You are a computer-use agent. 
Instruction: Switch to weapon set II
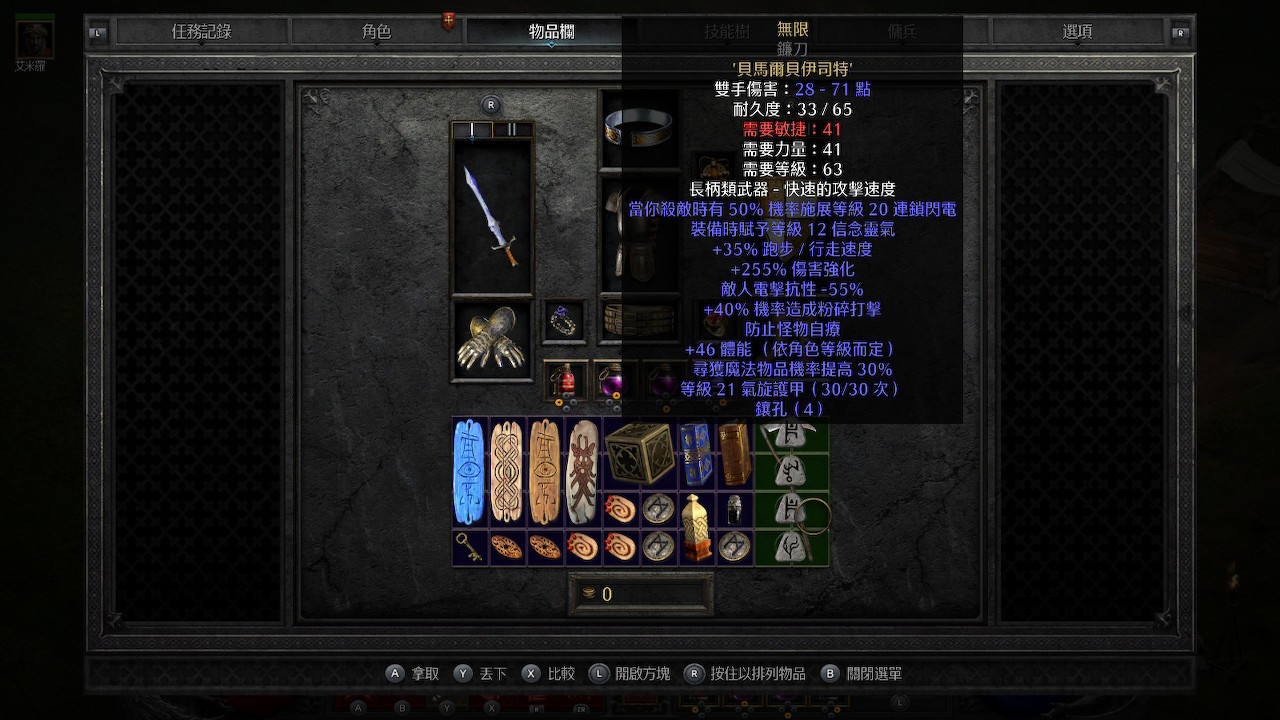[512, 130]
